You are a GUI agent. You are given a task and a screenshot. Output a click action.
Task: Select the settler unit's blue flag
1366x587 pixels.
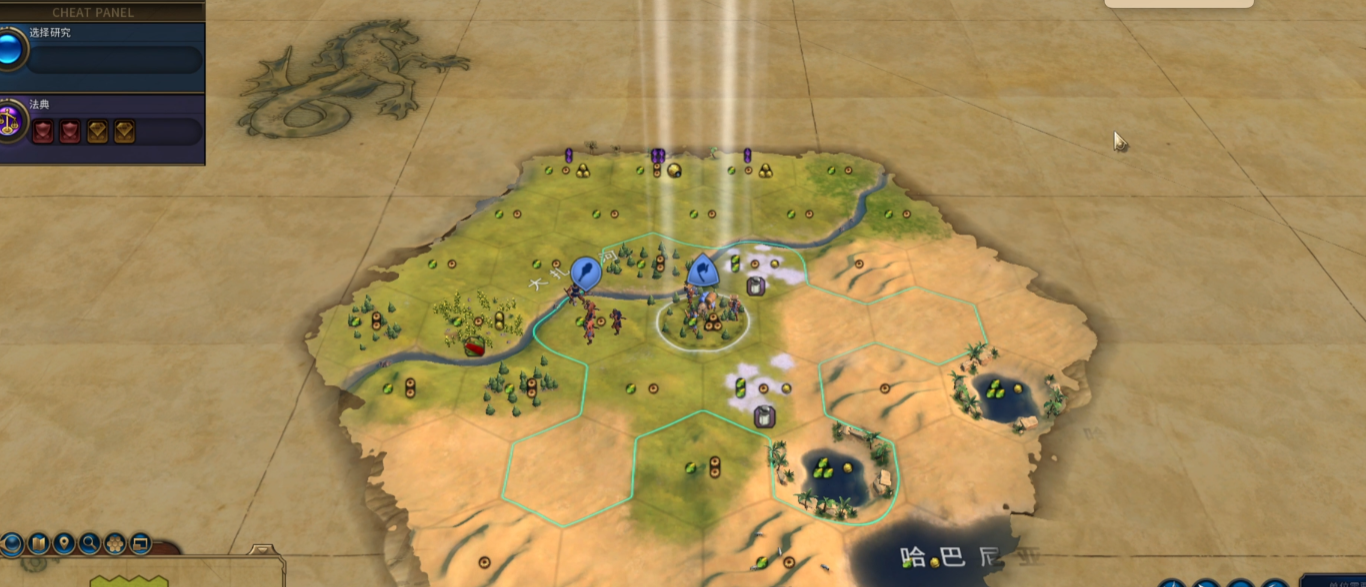(x=702, y=270)
